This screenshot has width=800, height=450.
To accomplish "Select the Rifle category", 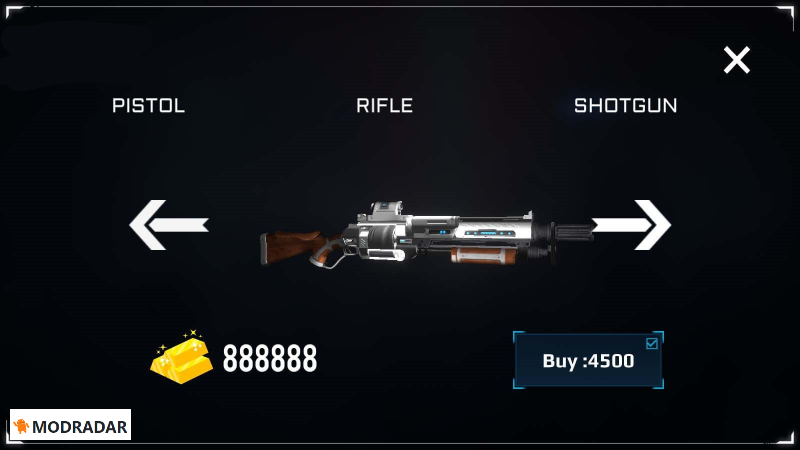I will pos(385,106).
